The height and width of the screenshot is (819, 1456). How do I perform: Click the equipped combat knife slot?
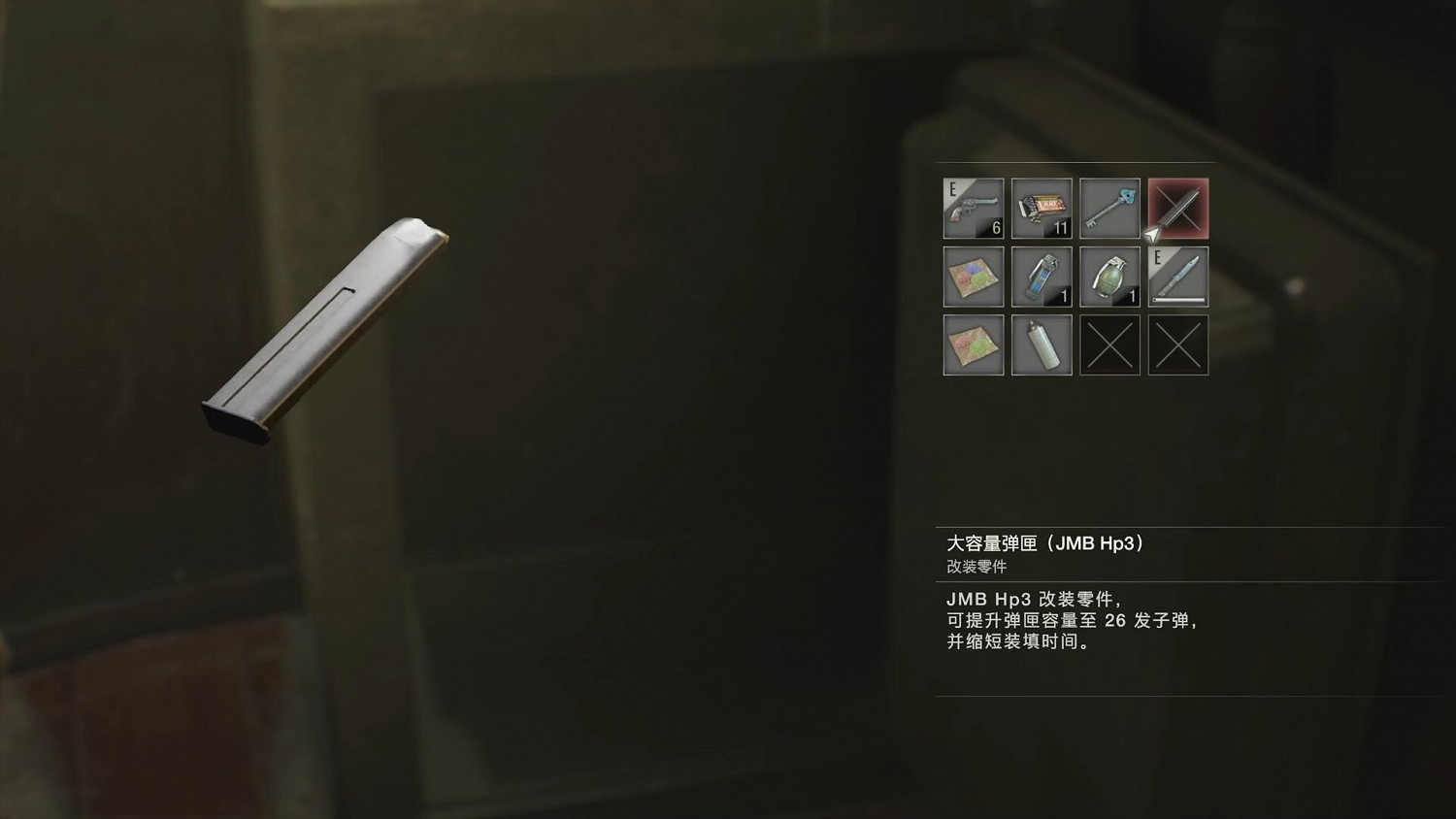(x=1177, y=277)
